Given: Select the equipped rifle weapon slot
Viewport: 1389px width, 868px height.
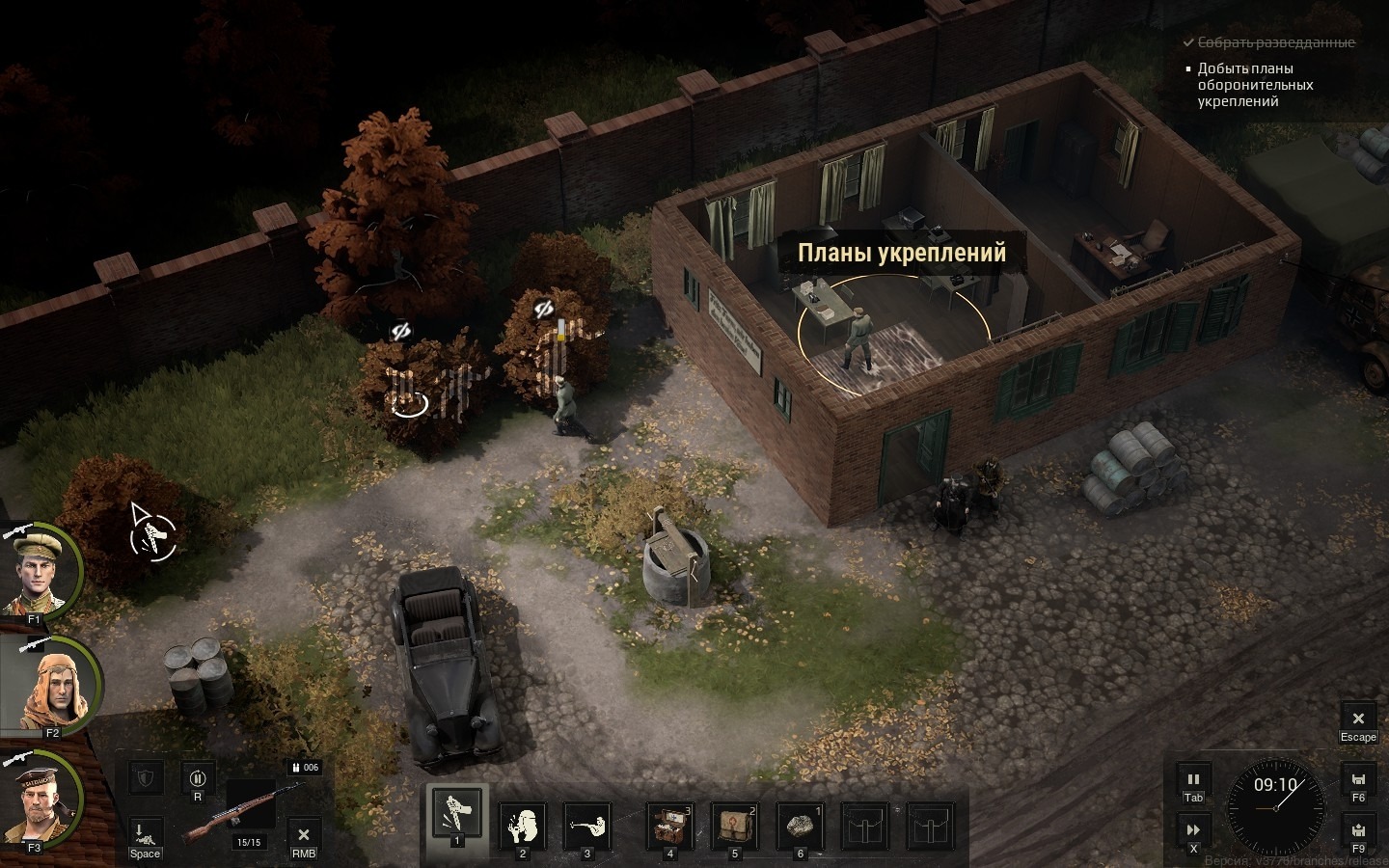Looking at the screenshot, I should pyautogui.click(x=249, y=810).
